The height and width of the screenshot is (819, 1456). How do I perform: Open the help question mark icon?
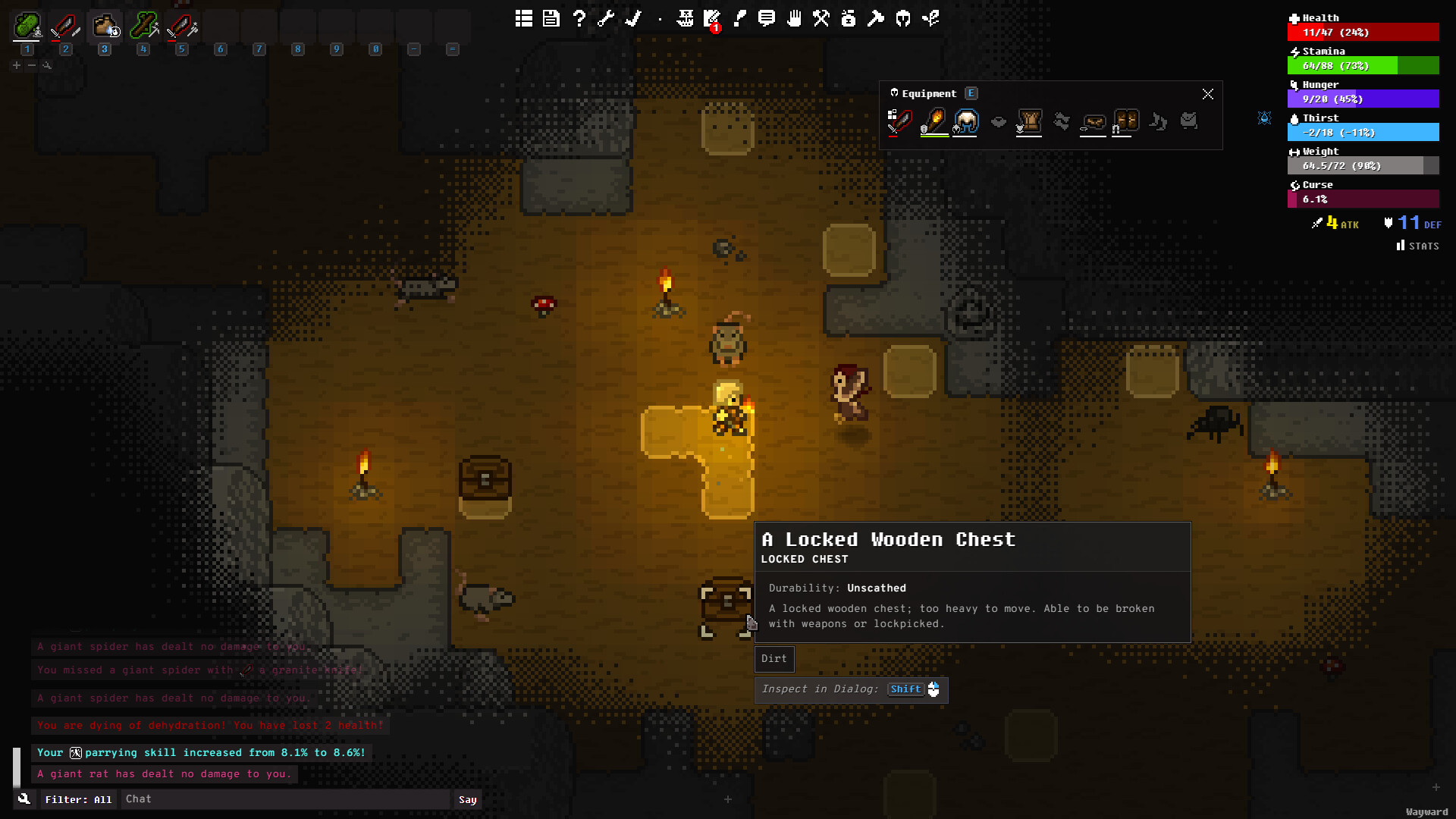[x=579, y=18]
